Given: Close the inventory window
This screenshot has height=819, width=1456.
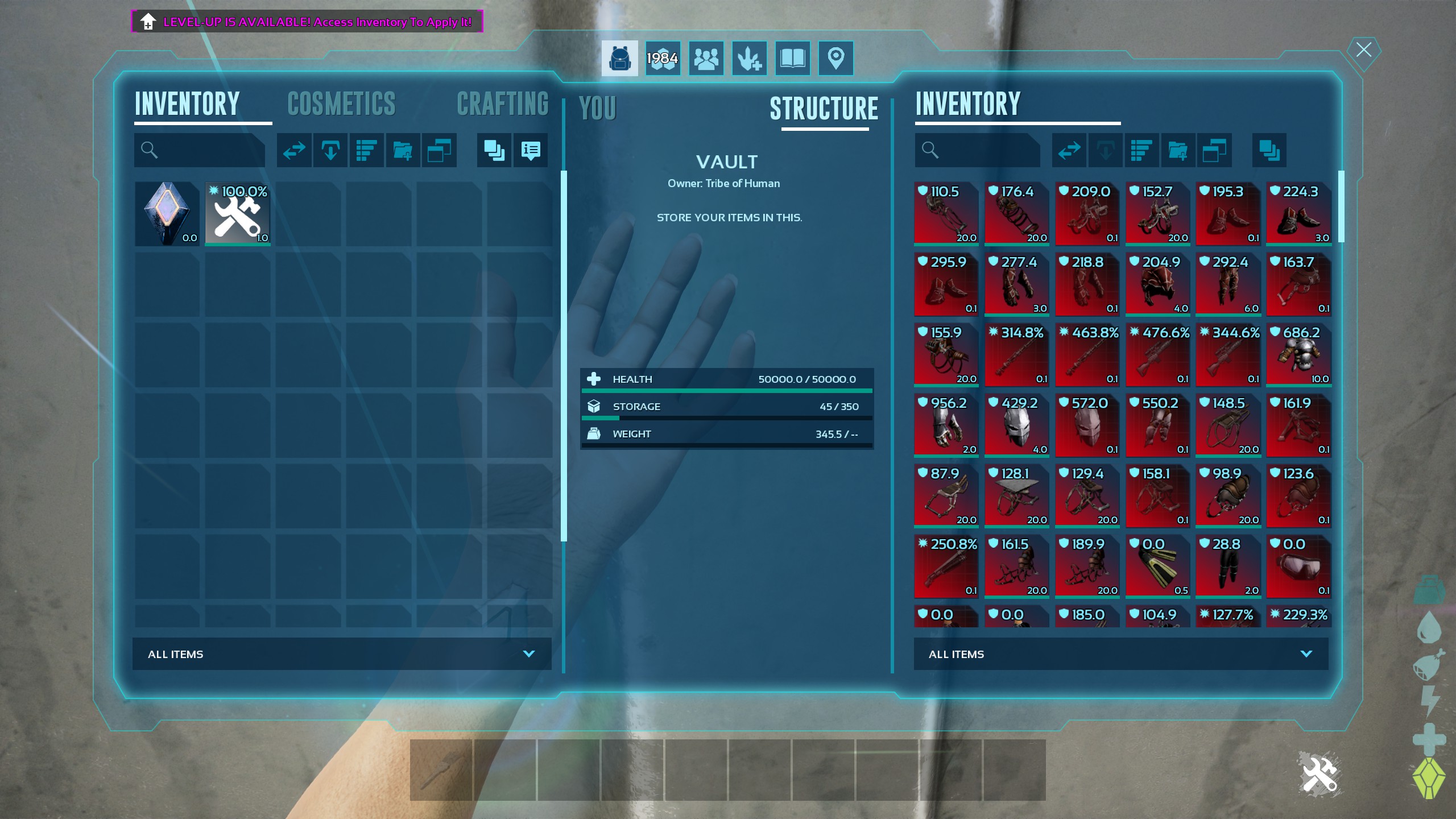Looking at the screenshot, I should point(1363,50).
